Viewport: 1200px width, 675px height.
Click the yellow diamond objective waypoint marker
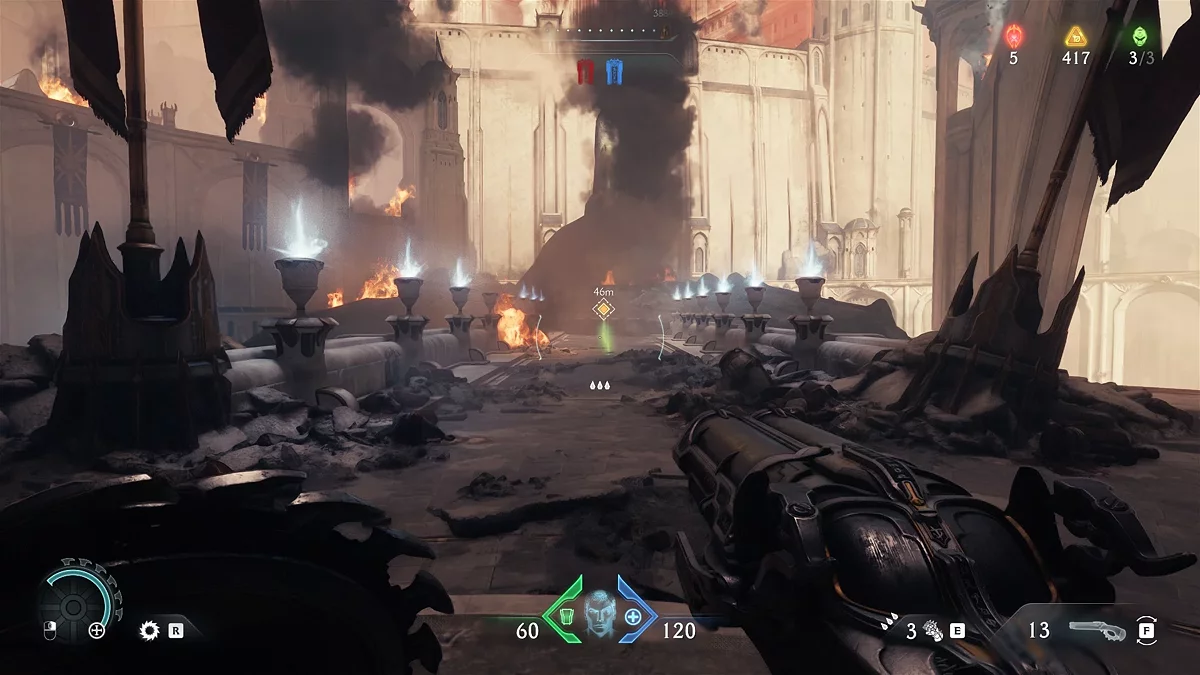(602, 309)
